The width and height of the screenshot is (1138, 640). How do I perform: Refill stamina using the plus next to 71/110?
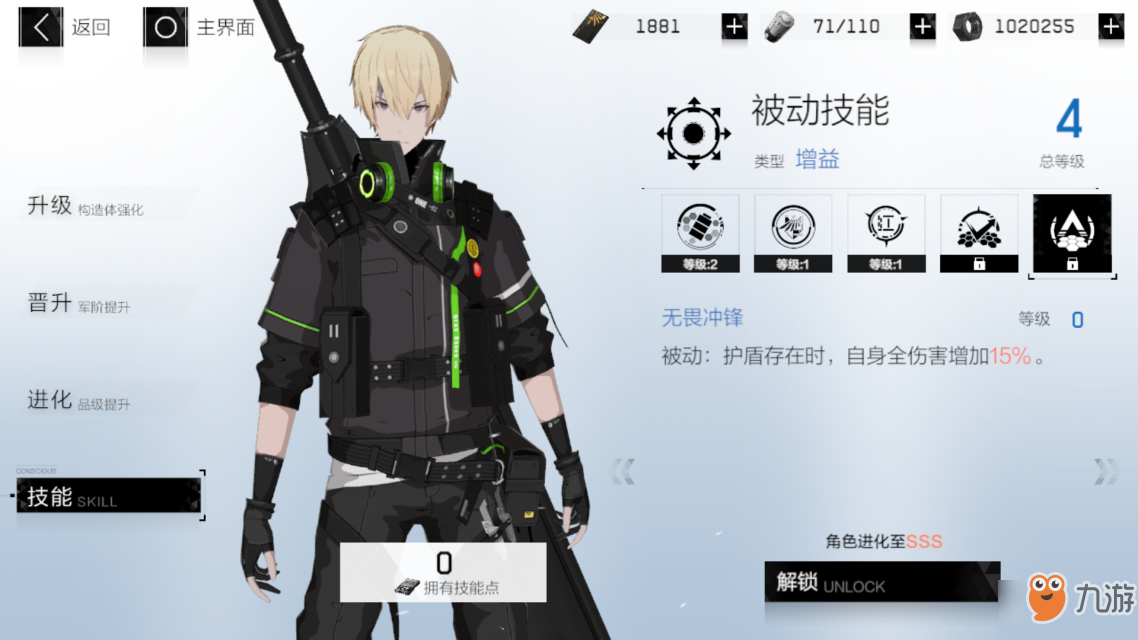(x=922, y=27)
